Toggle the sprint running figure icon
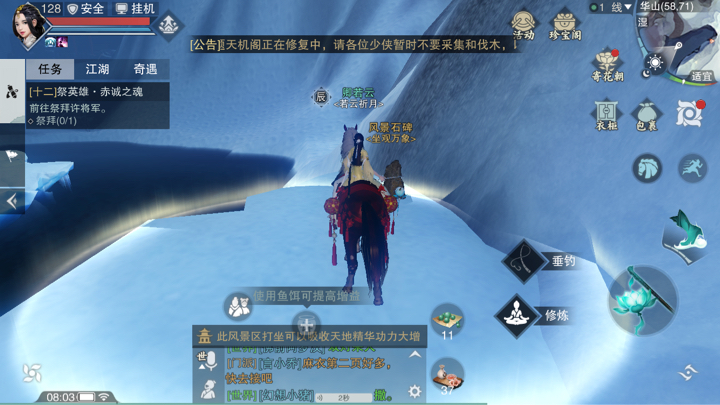720x405 pixels. coord(692,167)
